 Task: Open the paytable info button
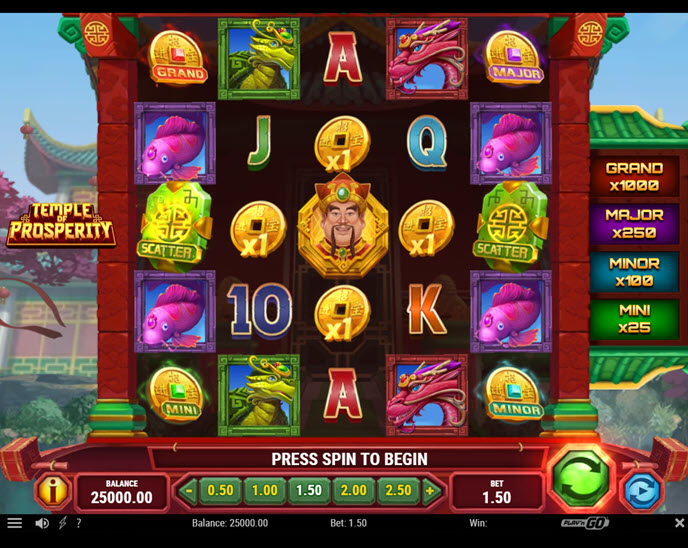click(50, 491)
